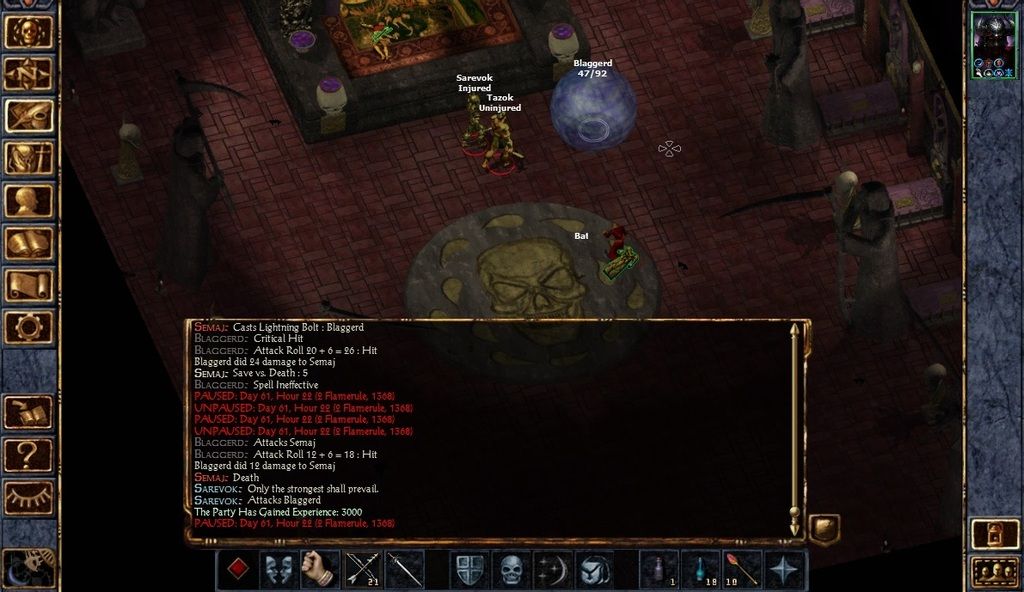
Task: Open the area map with the compass icon
Action: click(29, 73)
